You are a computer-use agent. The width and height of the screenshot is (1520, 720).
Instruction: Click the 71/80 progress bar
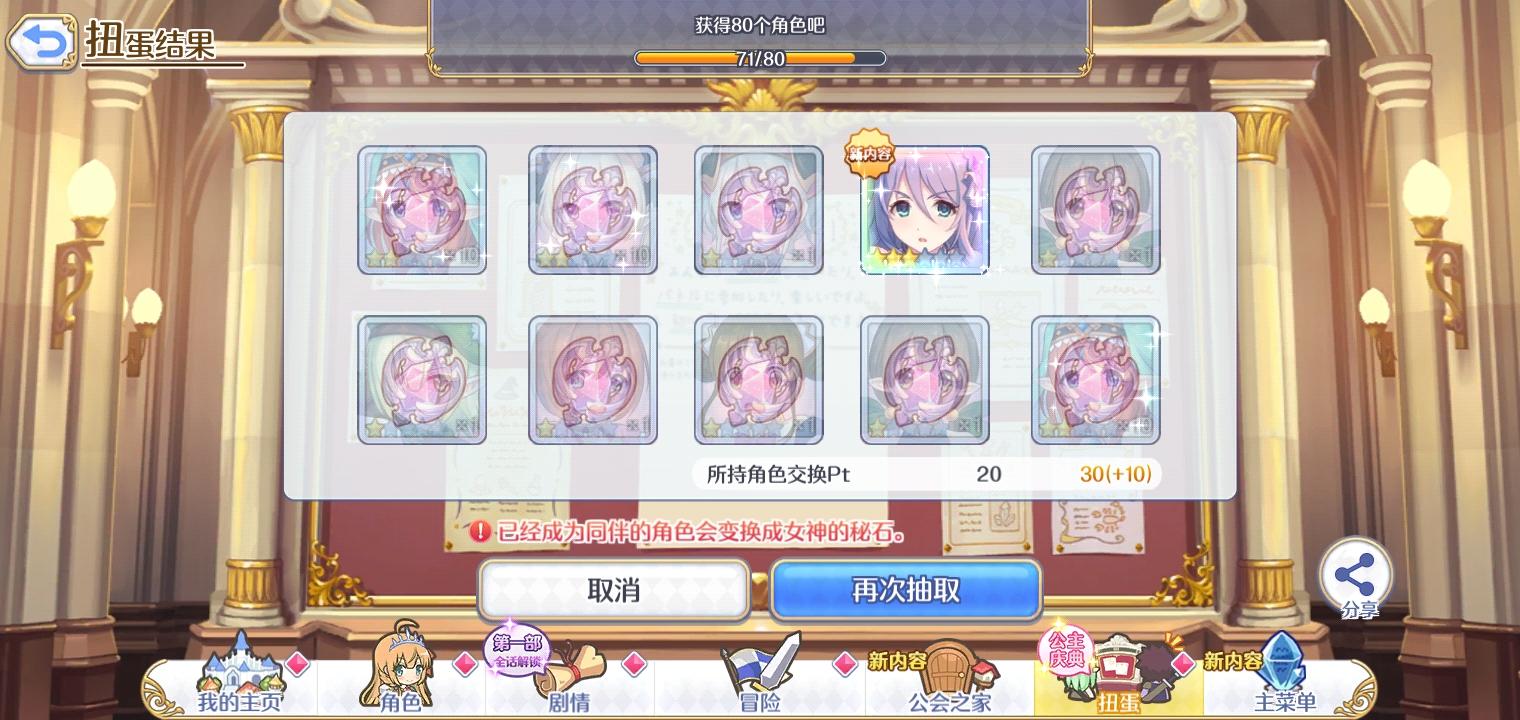tap(762, 58)
